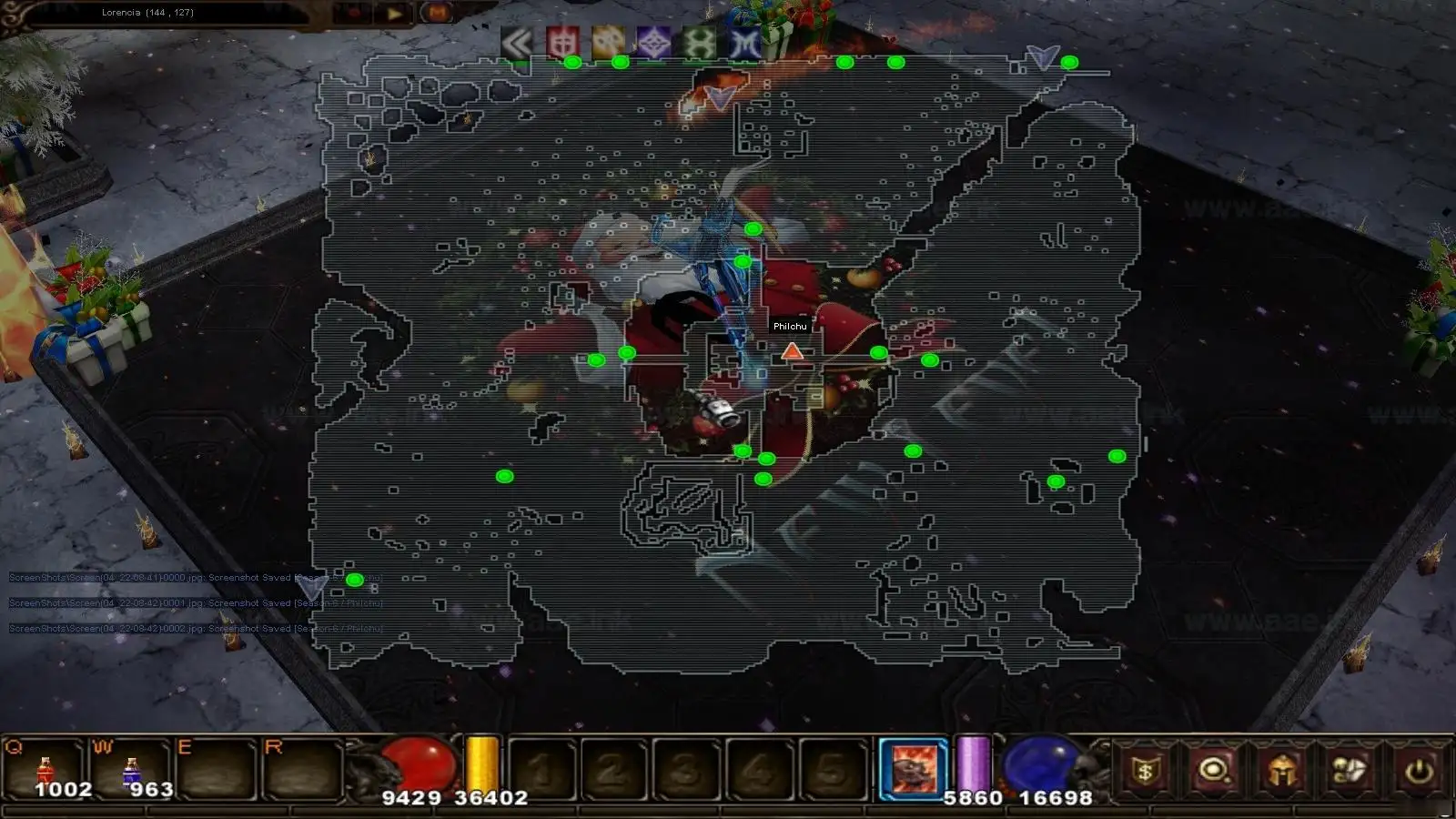Open the cash shop dollar icon
This screenshot has height=819, width=1456.
point(1146,772)
